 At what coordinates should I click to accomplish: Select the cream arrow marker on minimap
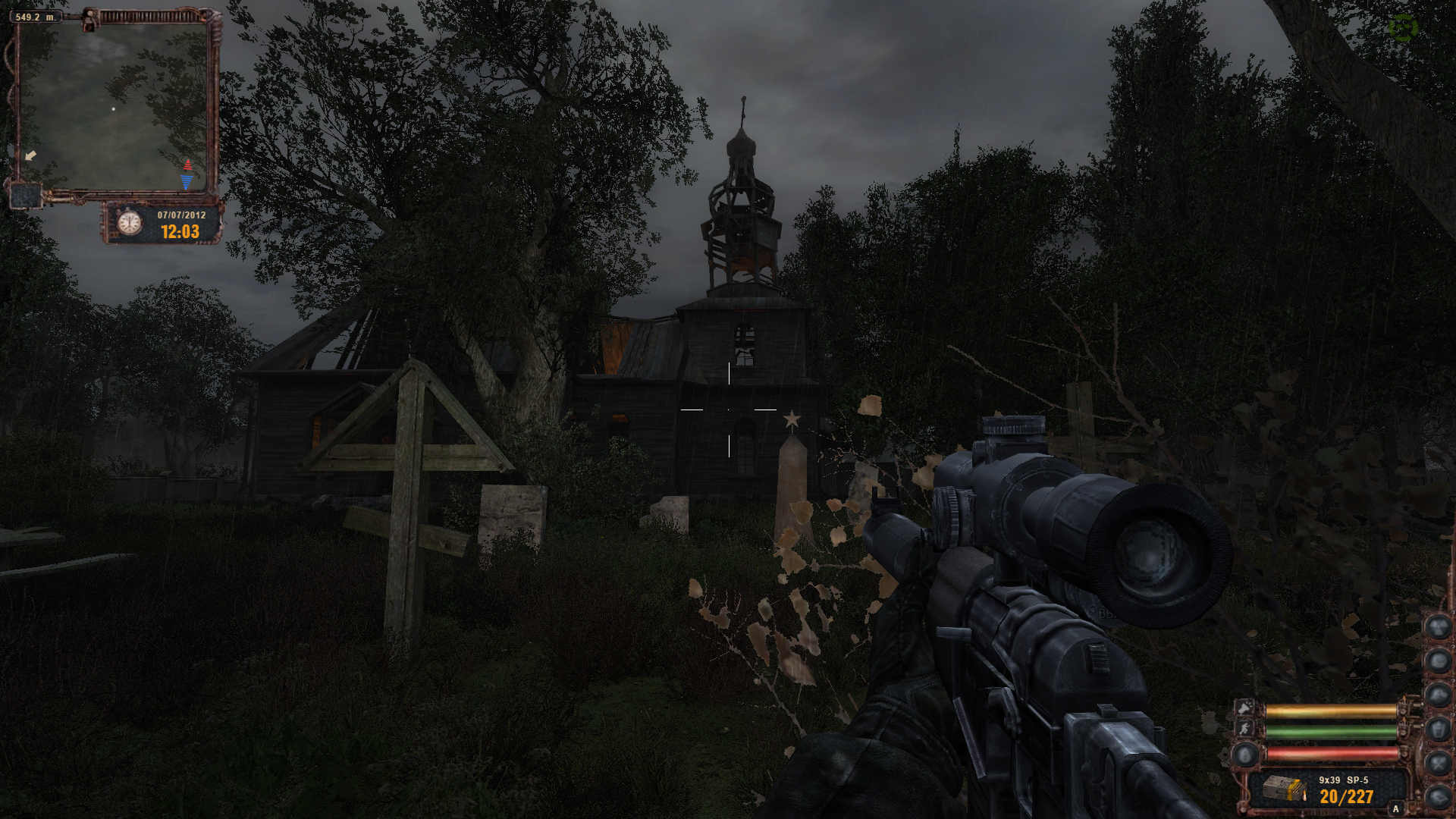pyautogui.click(x=30, y=155)
